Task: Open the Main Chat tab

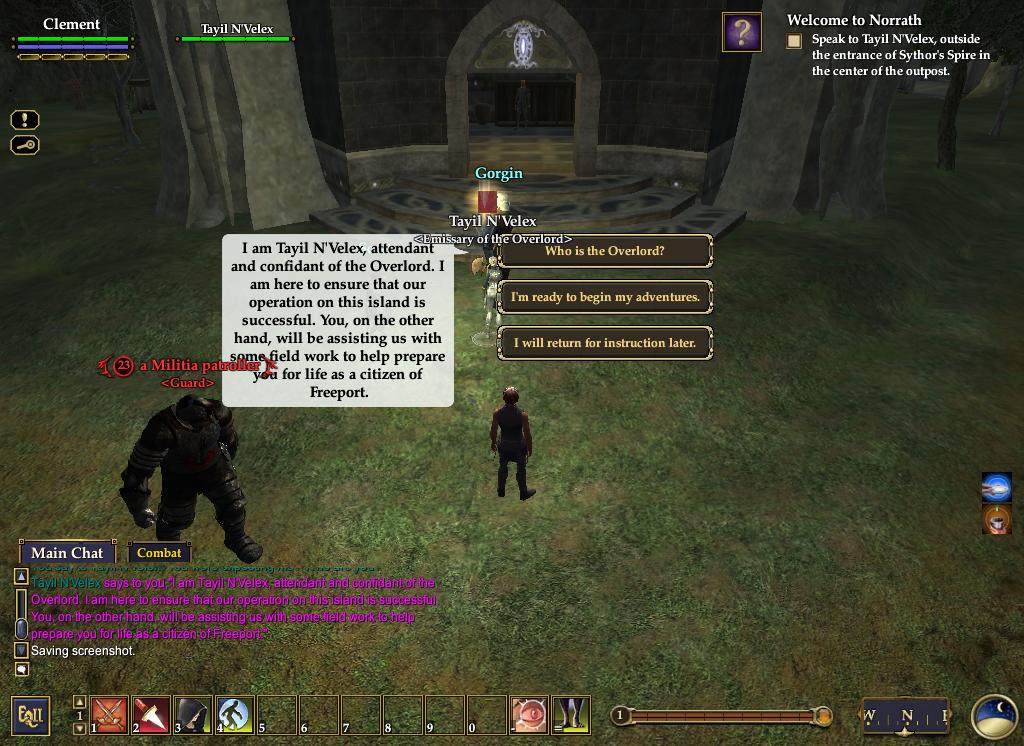Action: click(67, 553)
